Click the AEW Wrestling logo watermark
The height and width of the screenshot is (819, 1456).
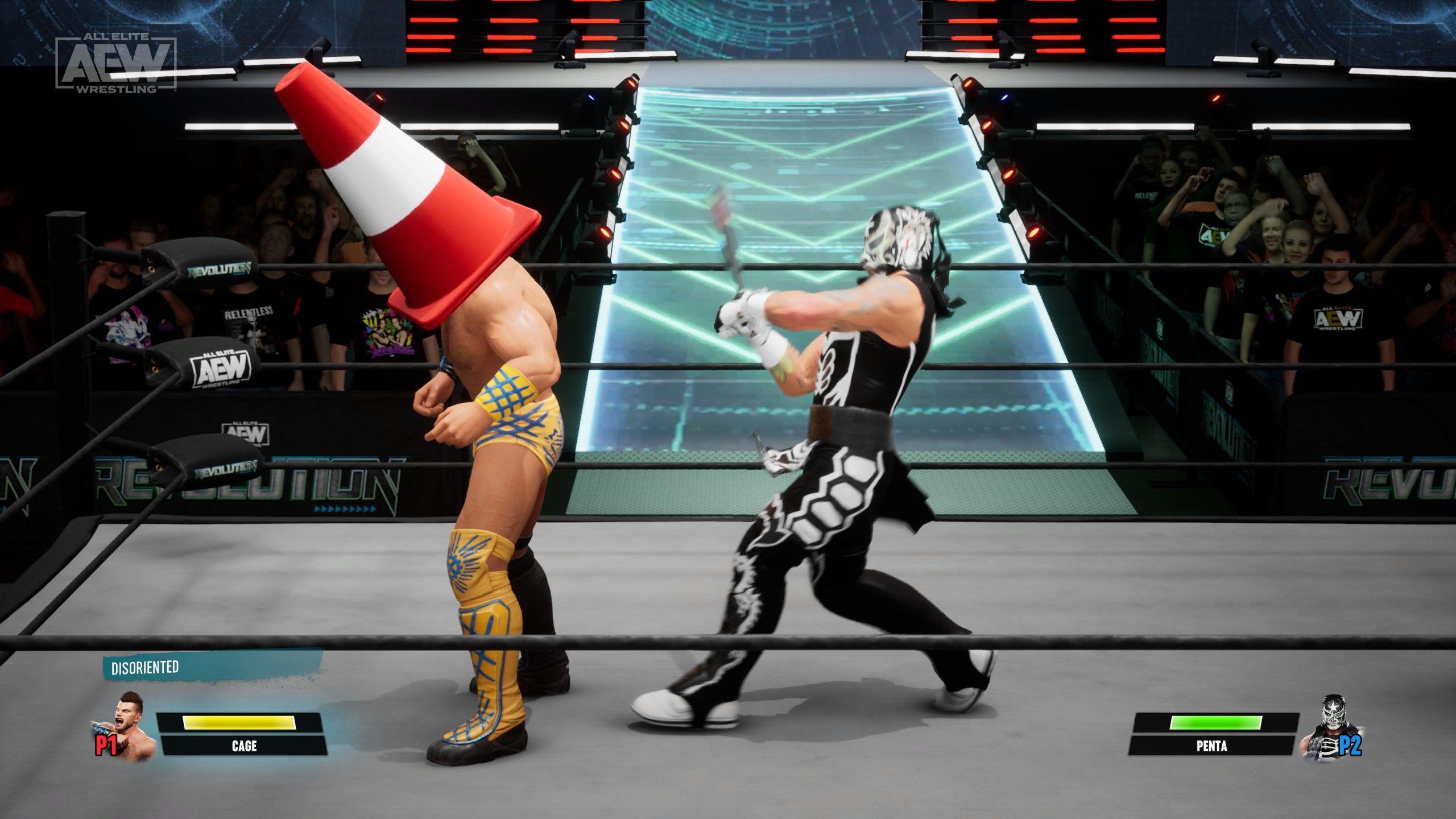point(116,63)
